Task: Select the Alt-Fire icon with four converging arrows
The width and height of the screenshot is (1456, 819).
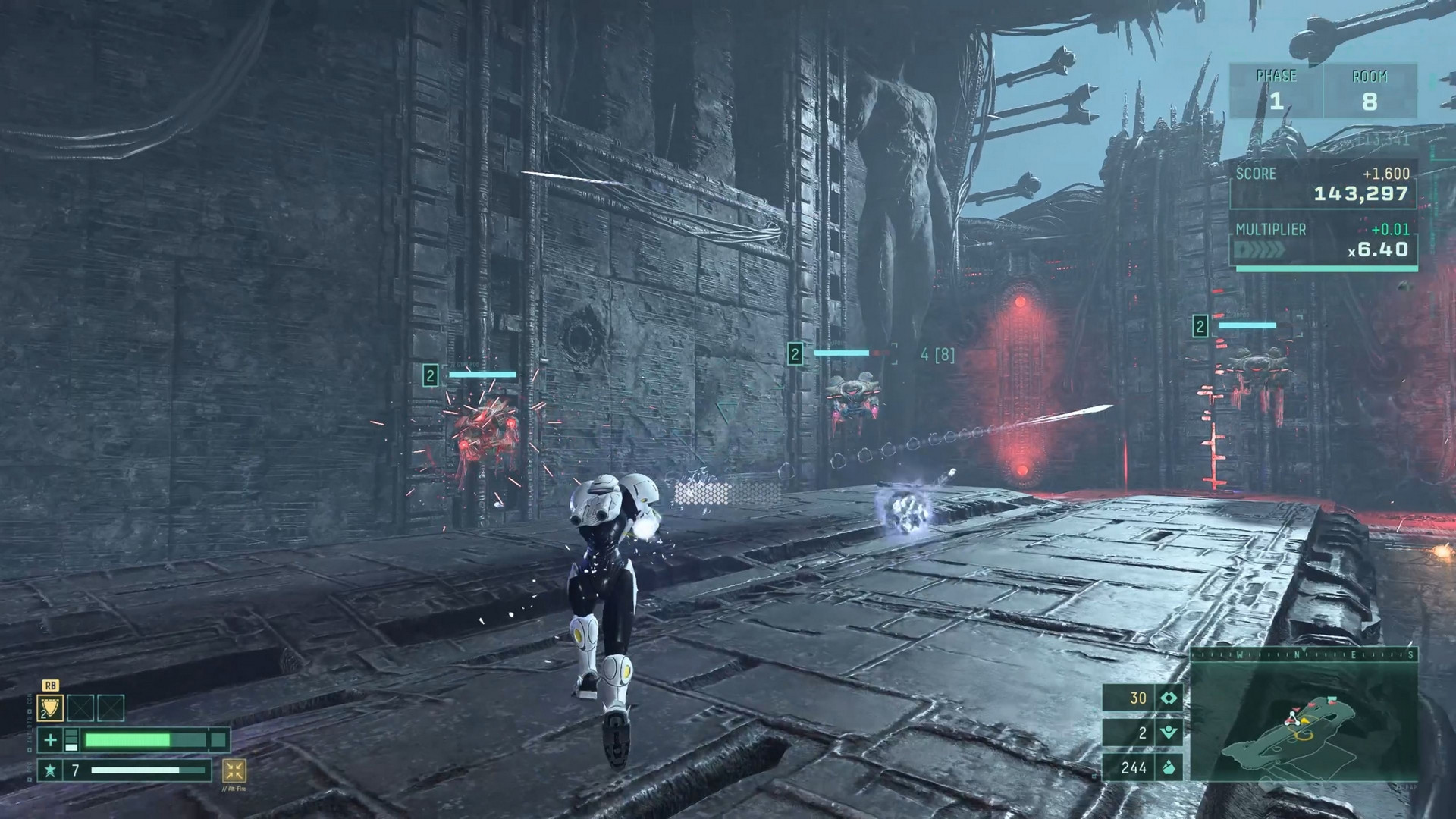Action: pyautogui.click(x=234, y=771)
